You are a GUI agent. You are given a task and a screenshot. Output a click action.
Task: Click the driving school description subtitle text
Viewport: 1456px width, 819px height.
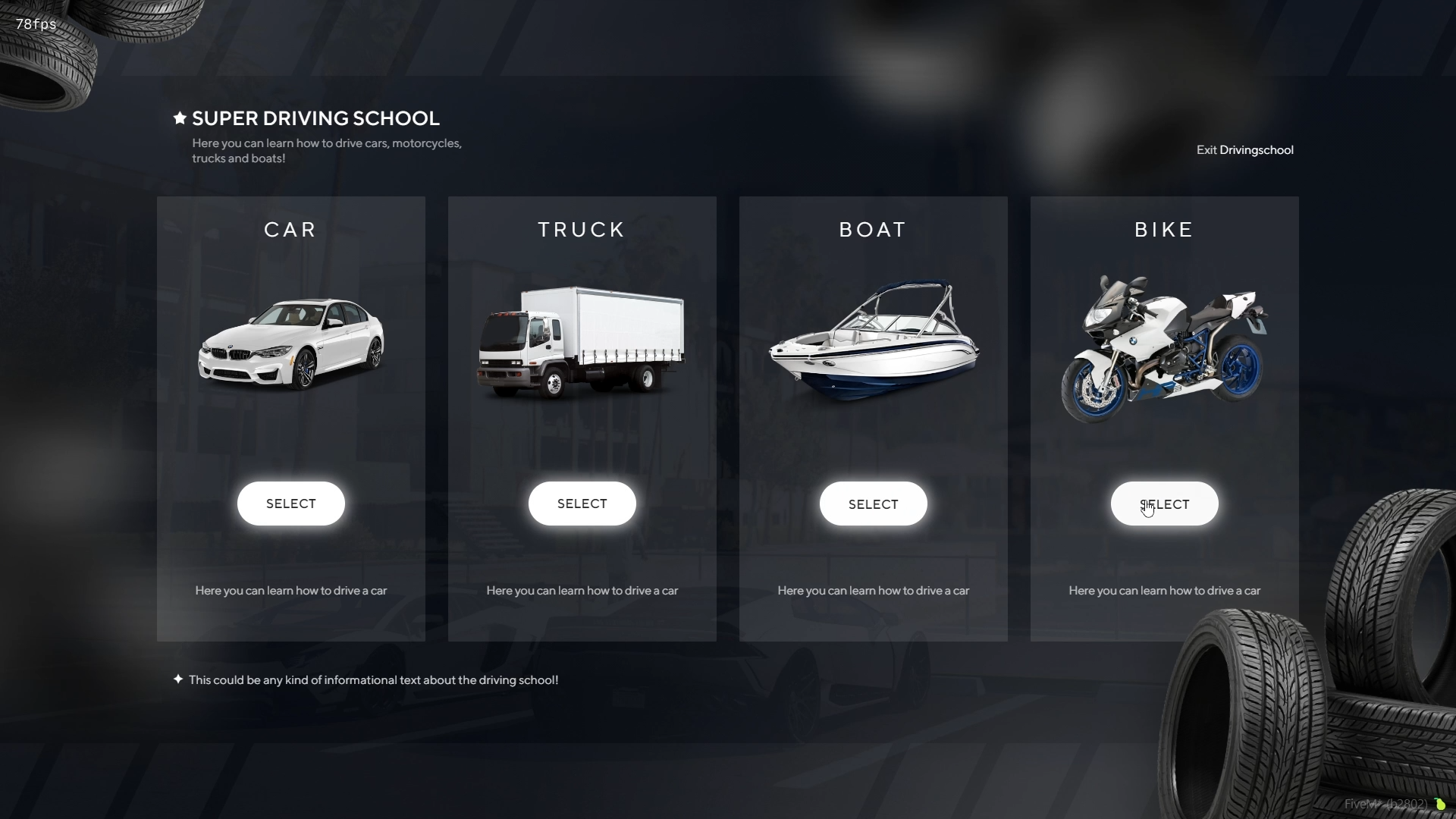point(326,150)
